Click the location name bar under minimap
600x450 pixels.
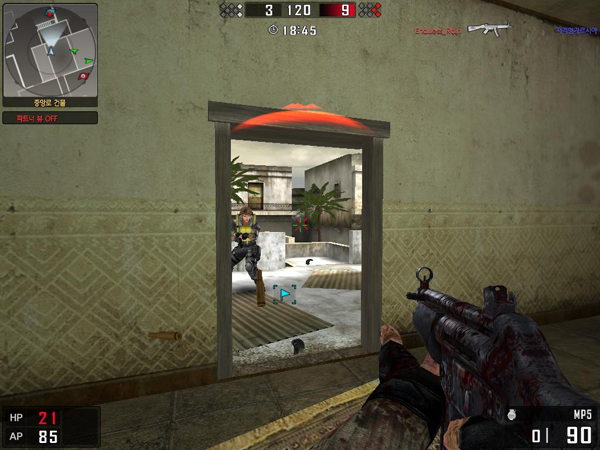point(50,101)
